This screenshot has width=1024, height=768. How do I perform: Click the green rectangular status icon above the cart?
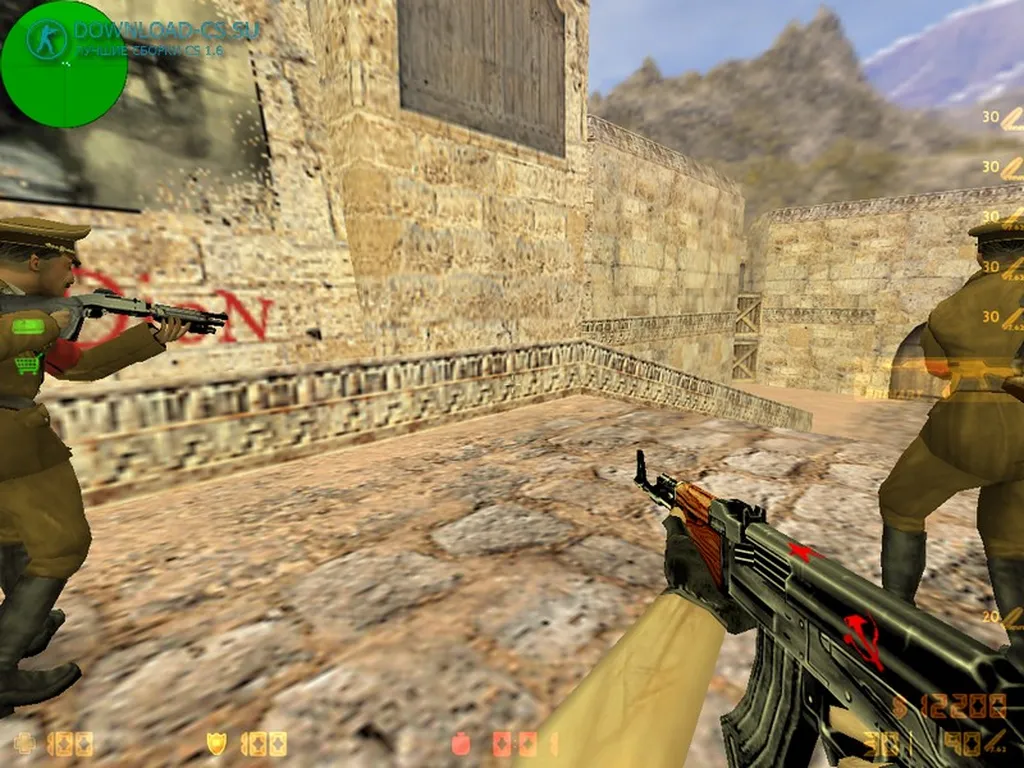(28, 326)
